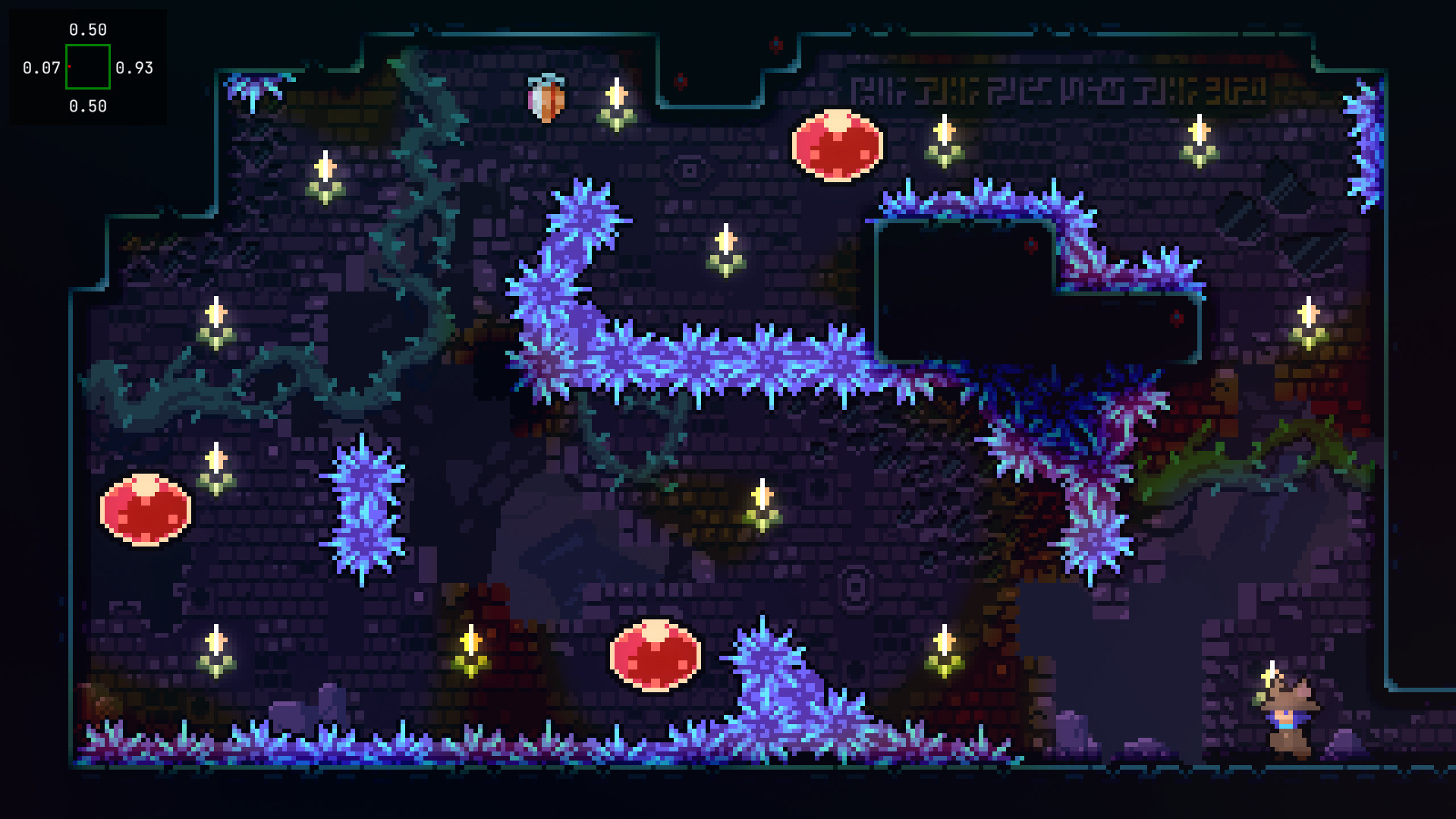Collect the potion bottle near the top center

click(x=546, y=97)
